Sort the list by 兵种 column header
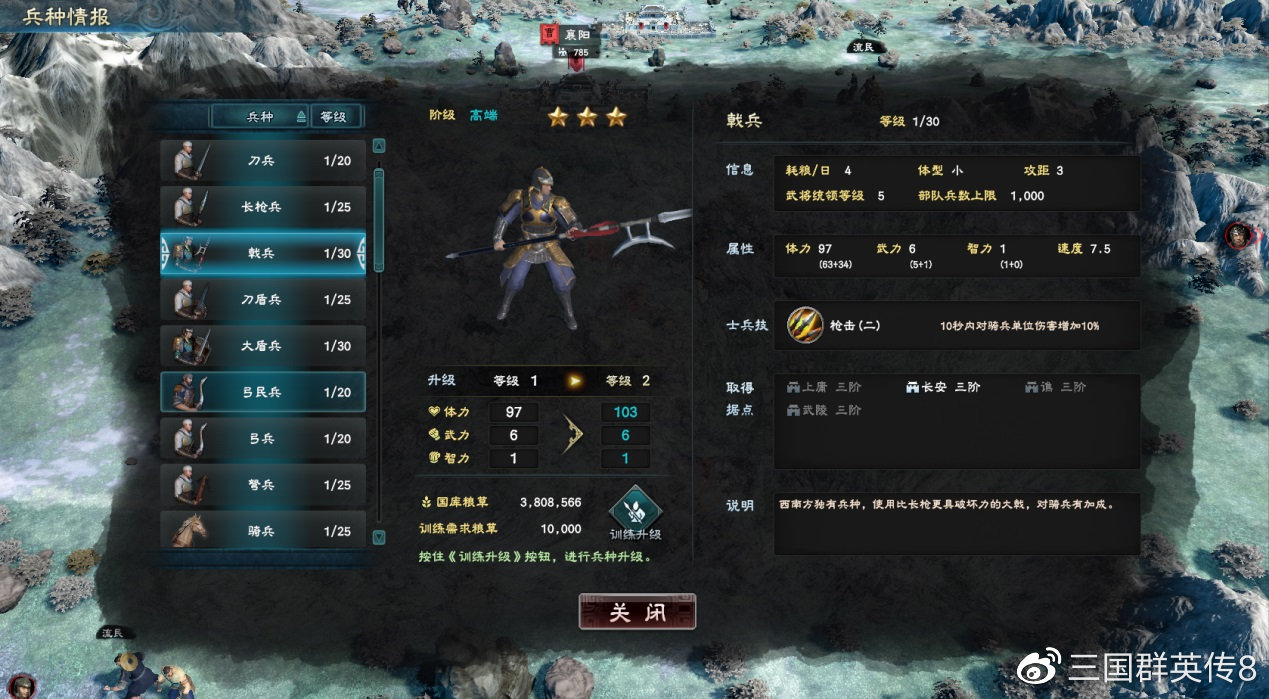Screen dimensions: 1269x699 click(260, 116)
